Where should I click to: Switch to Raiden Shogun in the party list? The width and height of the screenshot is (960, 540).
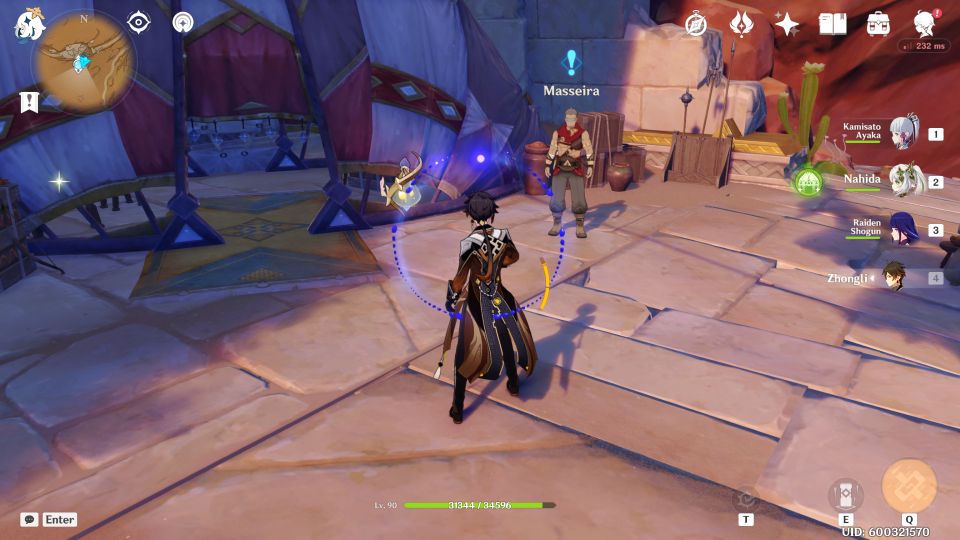903,229
